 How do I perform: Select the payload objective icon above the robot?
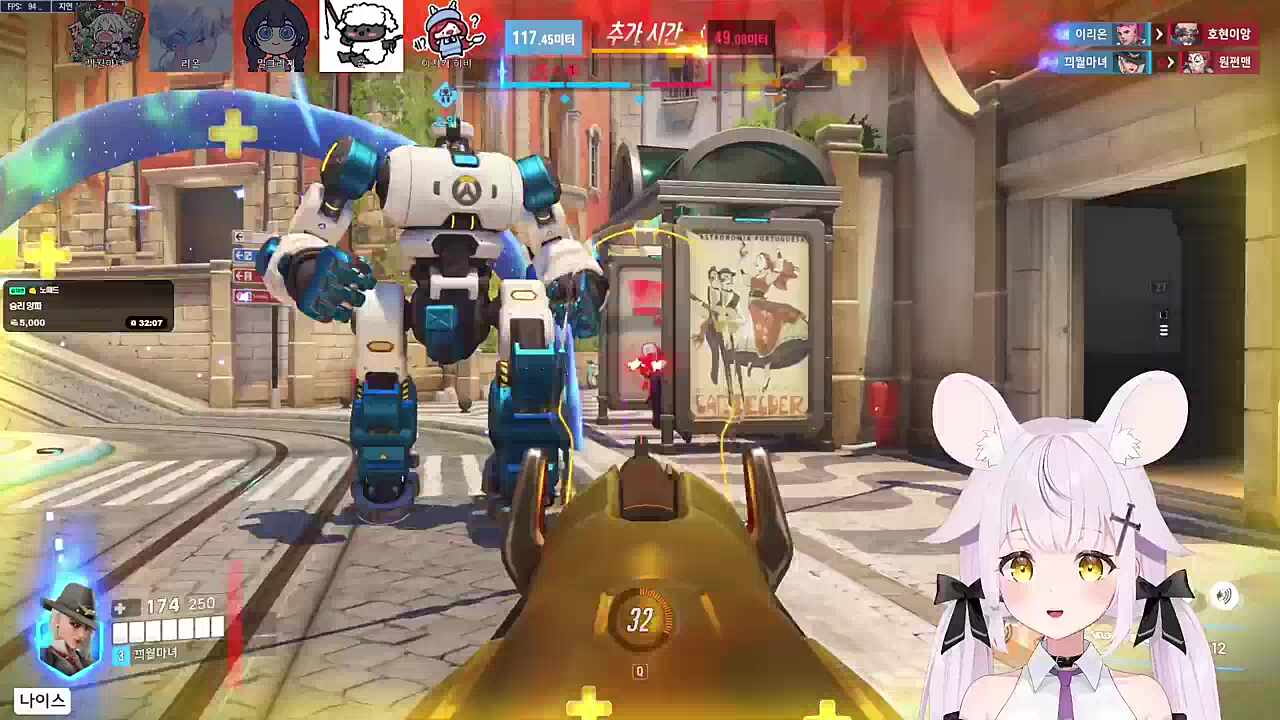pos(446,96)
